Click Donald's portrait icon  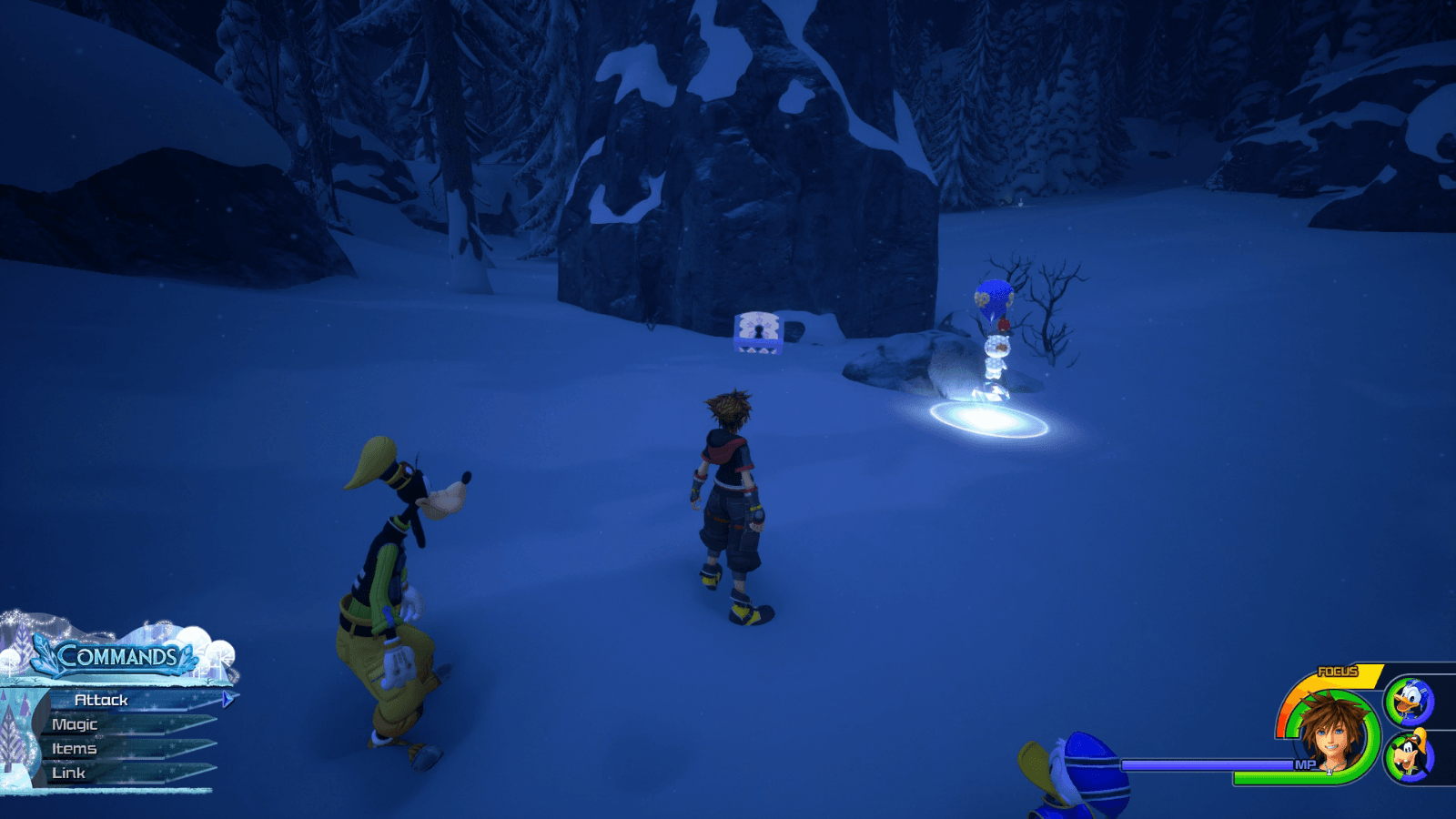[x=1411, y=702]
